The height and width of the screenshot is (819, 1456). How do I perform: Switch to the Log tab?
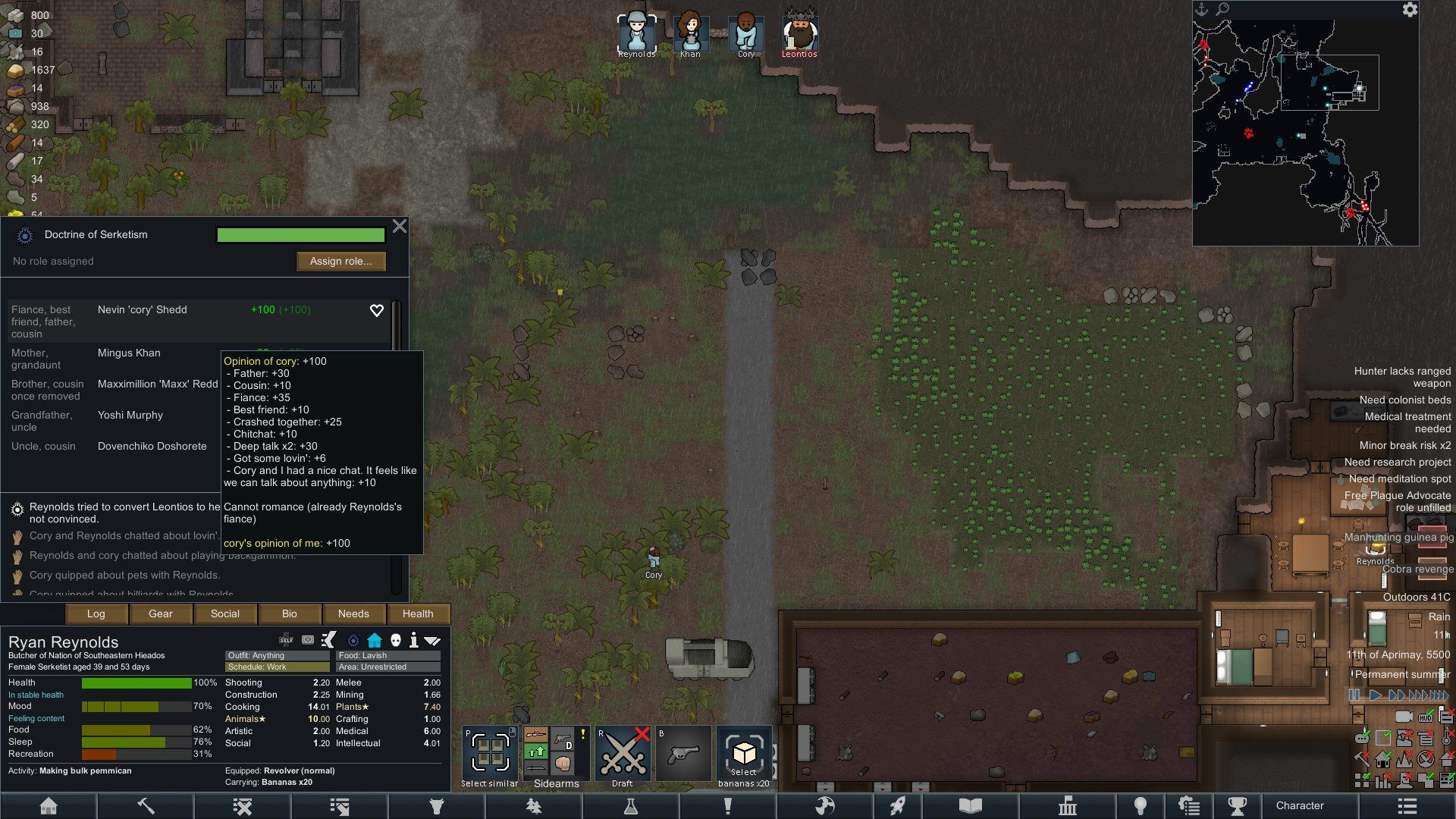pos(96,613)
